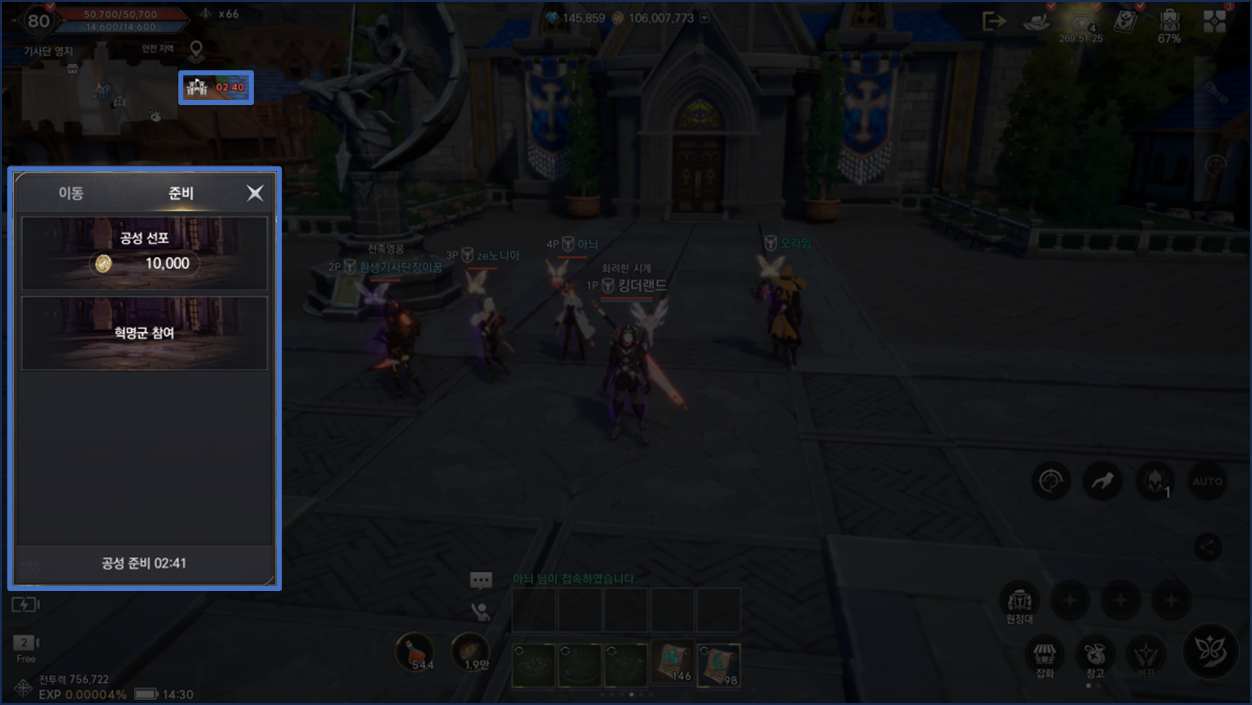Open the 원정대 expedition button
The image size is (1252, 705).
click(x=1019, y=603)
